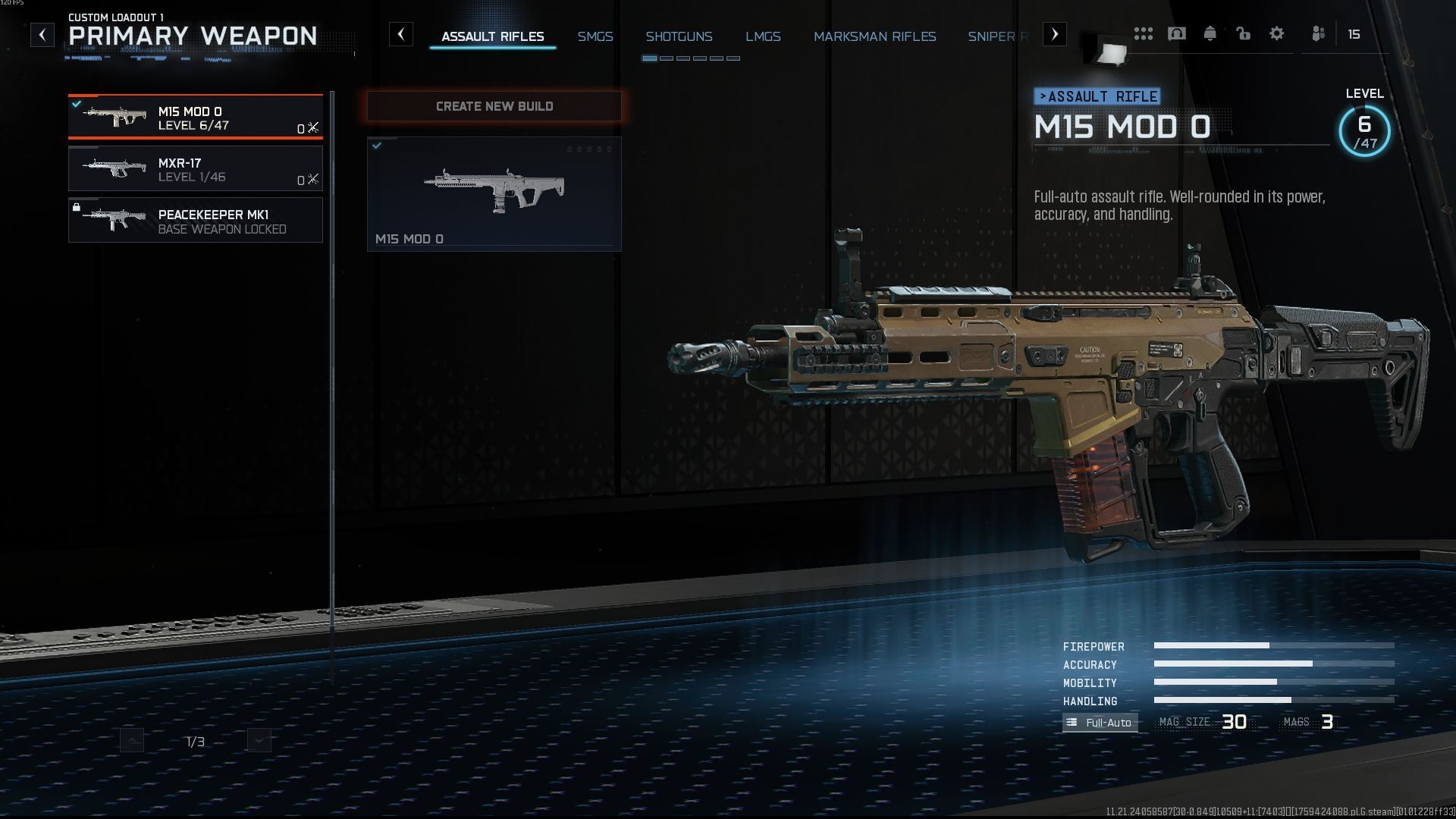Open the Shotguns category
This screenshot has height=819, width=1456.
pyautogui.click(x=679, y=36)
